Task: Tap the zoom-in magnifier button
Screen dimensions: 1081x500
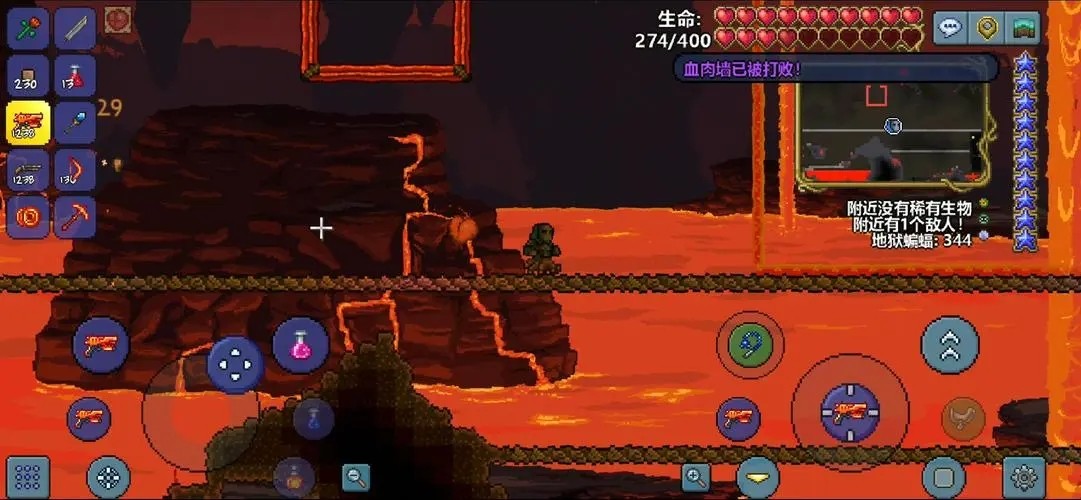Action: pyautogui.click(x=696, y=477)
